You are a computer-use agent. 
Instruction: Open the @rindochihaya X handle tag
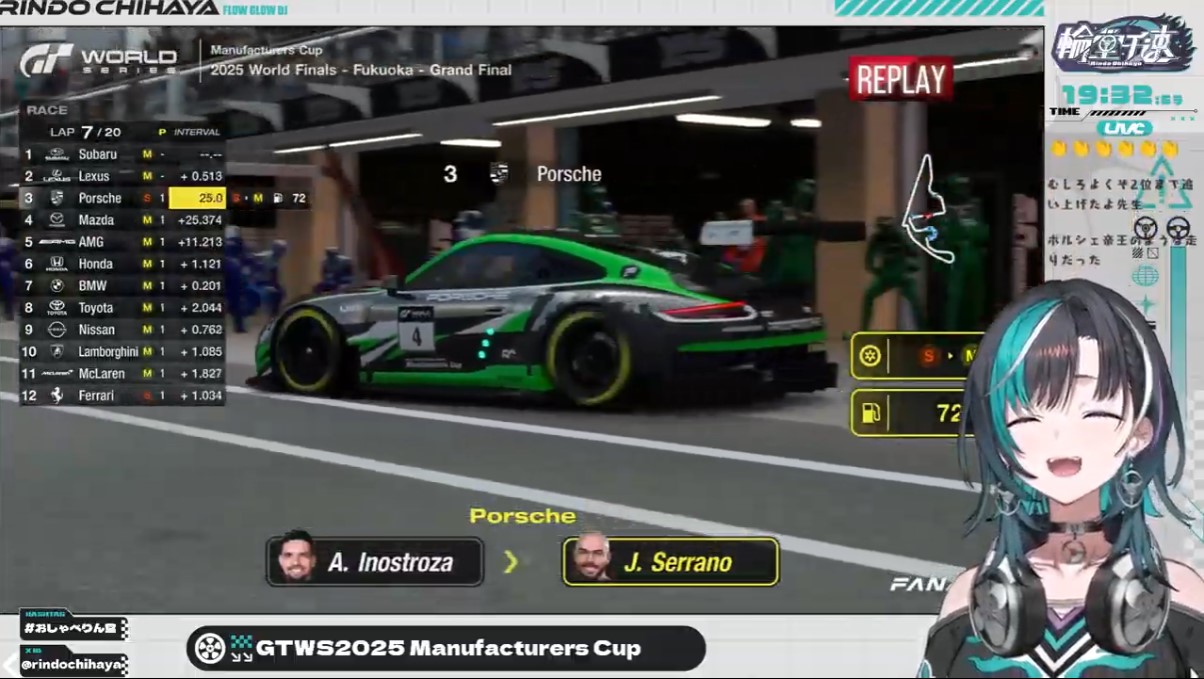click(x=73, y=664)
